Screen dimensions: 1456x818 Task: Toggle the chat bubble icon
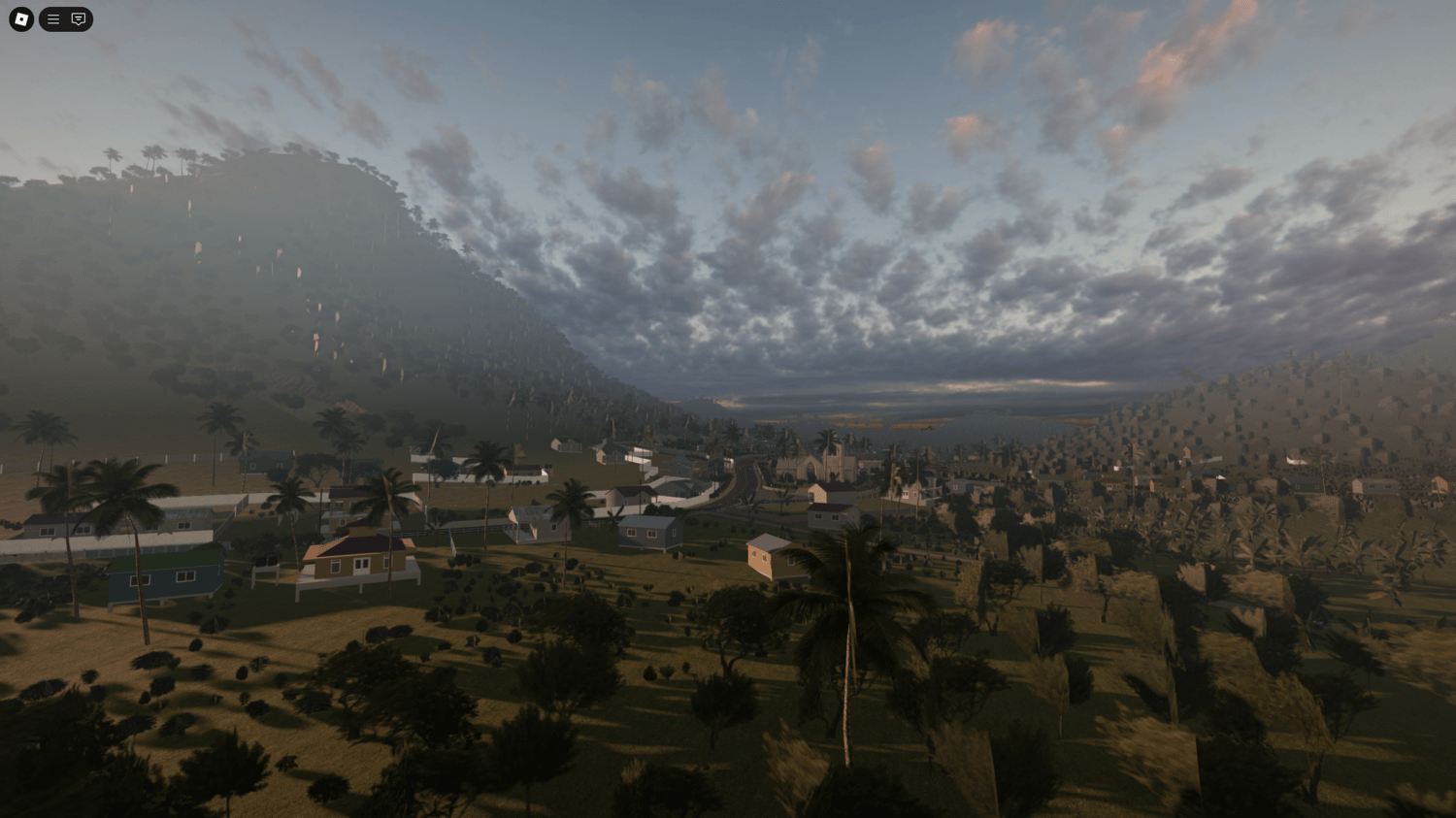click(x=77, y=18)
